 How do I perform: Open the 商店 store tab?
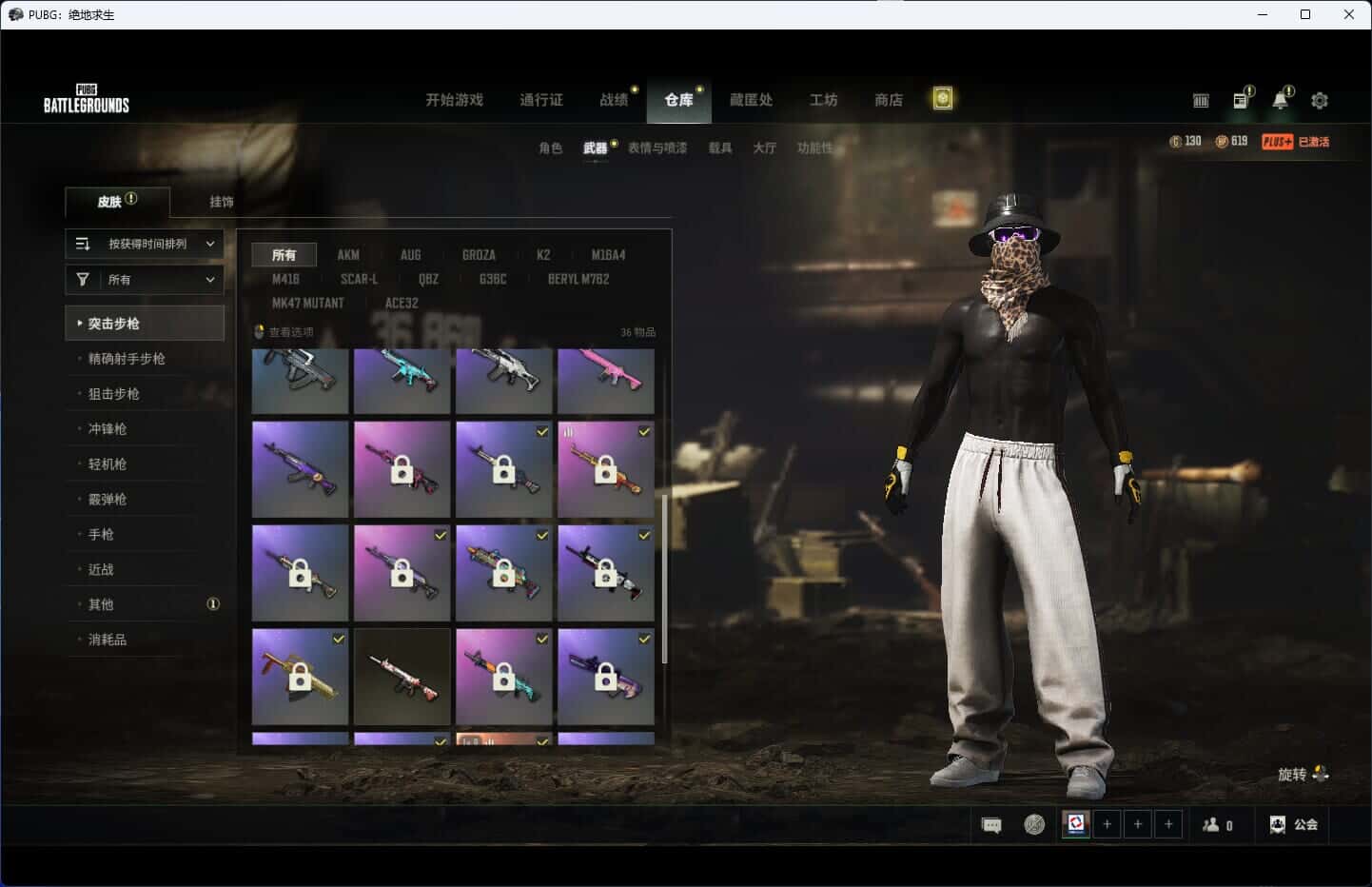click(x=888, y=100)
